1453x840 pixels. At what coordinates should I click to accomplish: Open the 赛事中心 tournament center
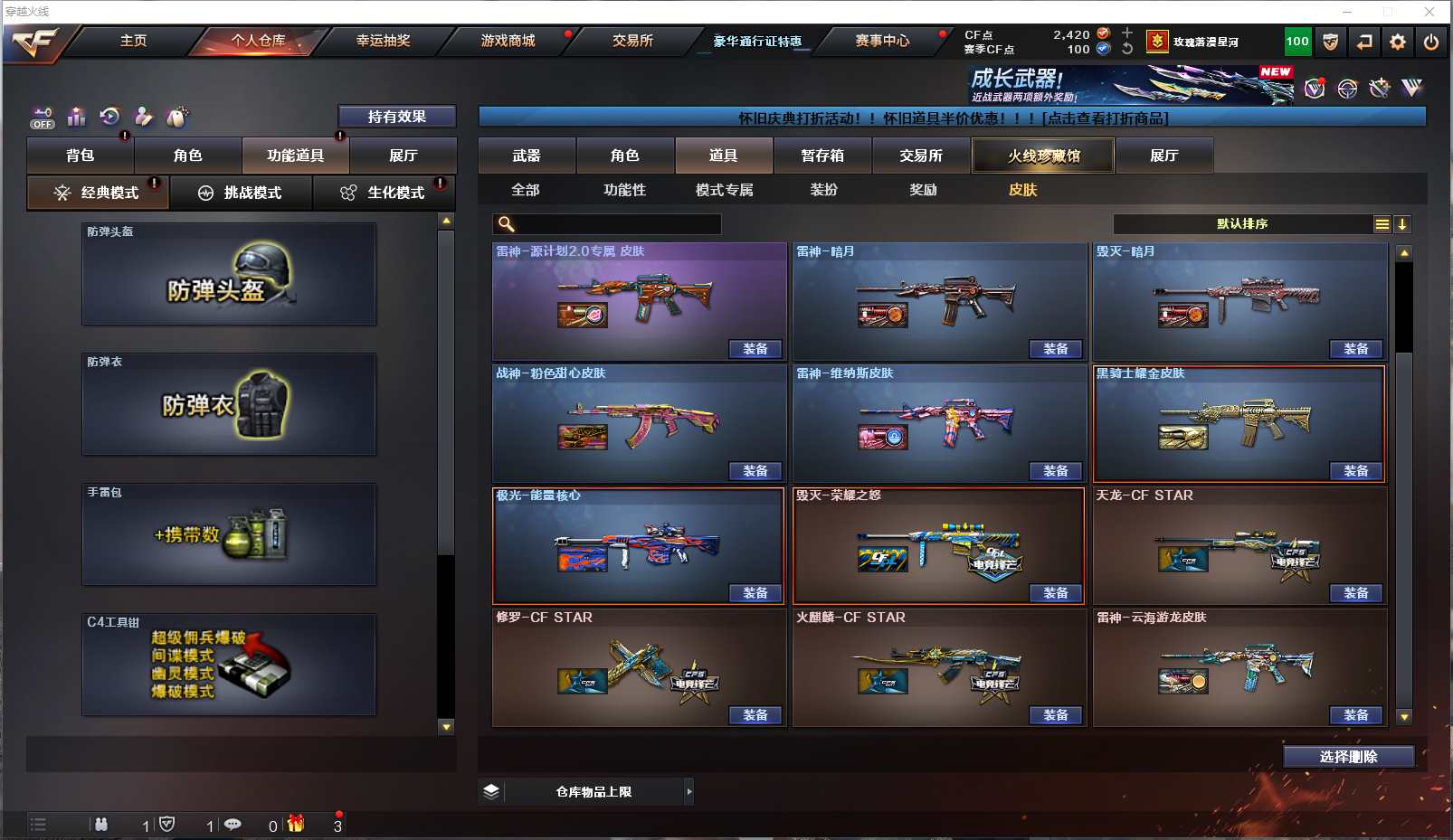point(882,41)
